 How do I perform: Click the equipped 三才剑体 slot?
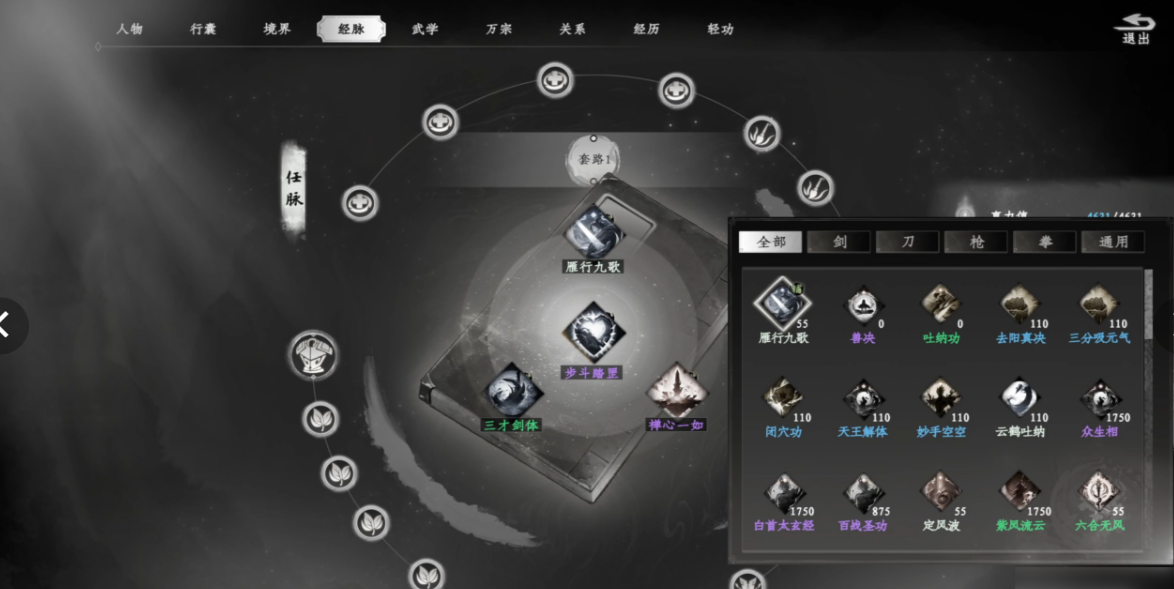[x=513, y=391]
